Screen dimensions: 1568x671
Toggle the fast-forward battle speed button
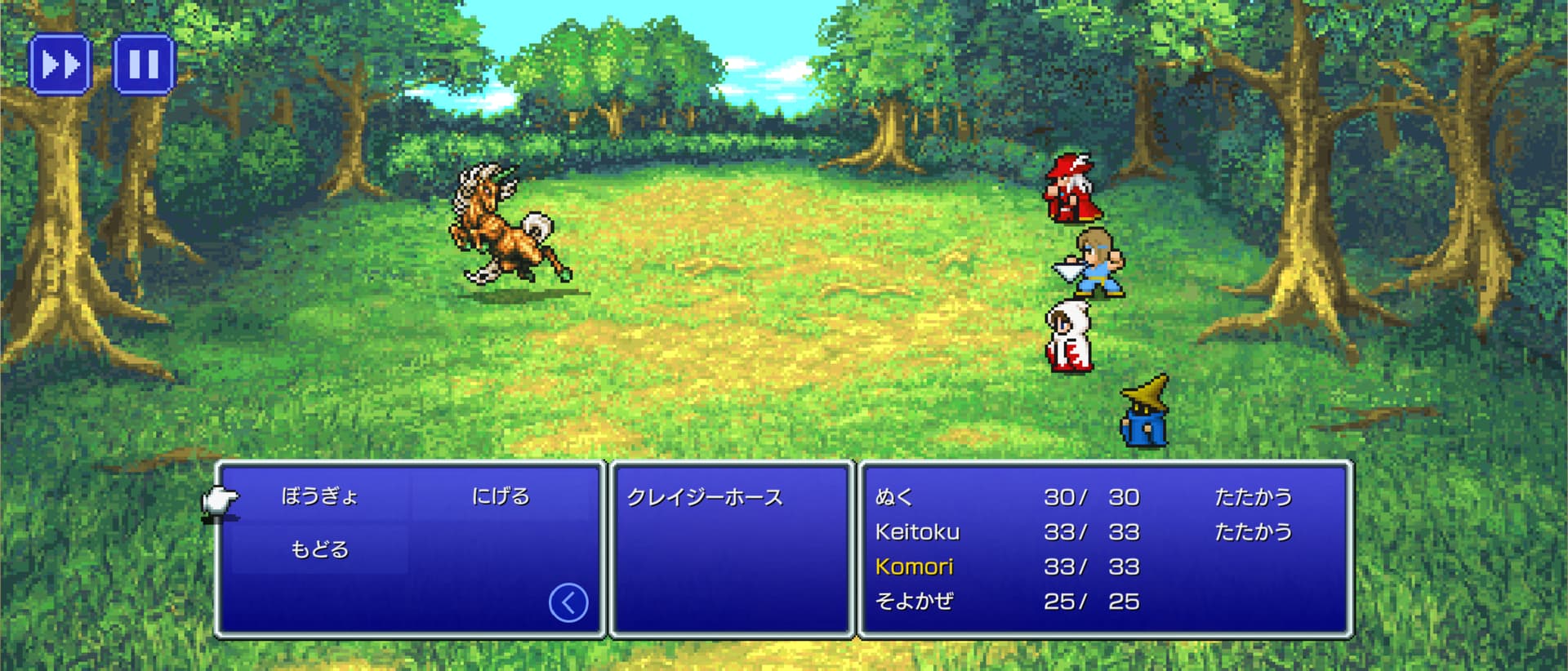pyautogui.click(x=60, y=64)
